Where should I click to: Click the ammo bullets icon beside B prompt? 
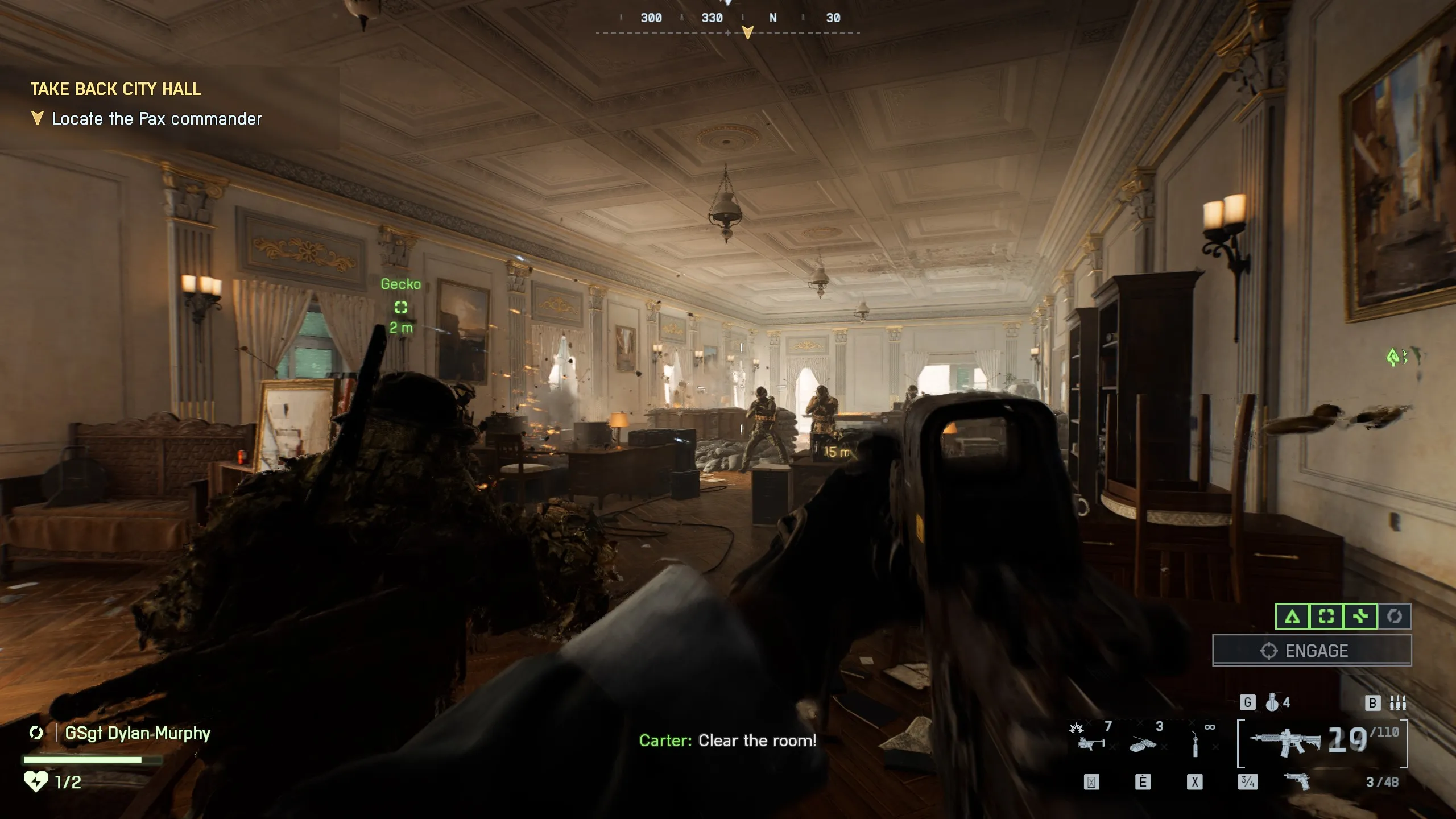(x=1398, y=702)
